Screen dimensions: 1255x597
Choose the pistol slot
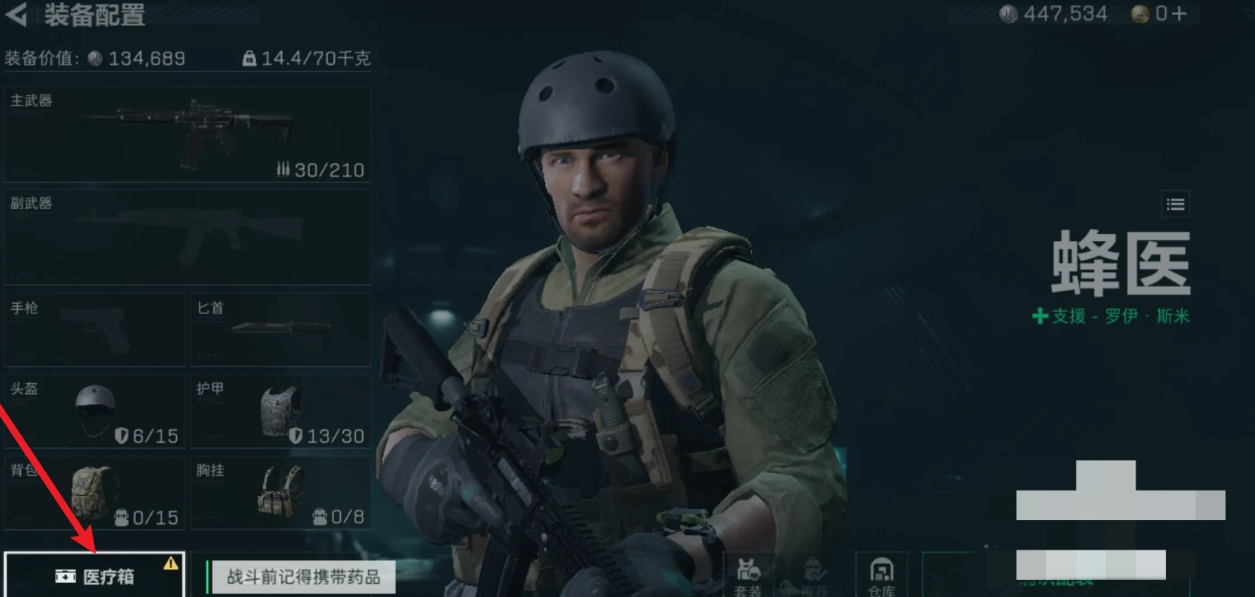click(94, 329)
